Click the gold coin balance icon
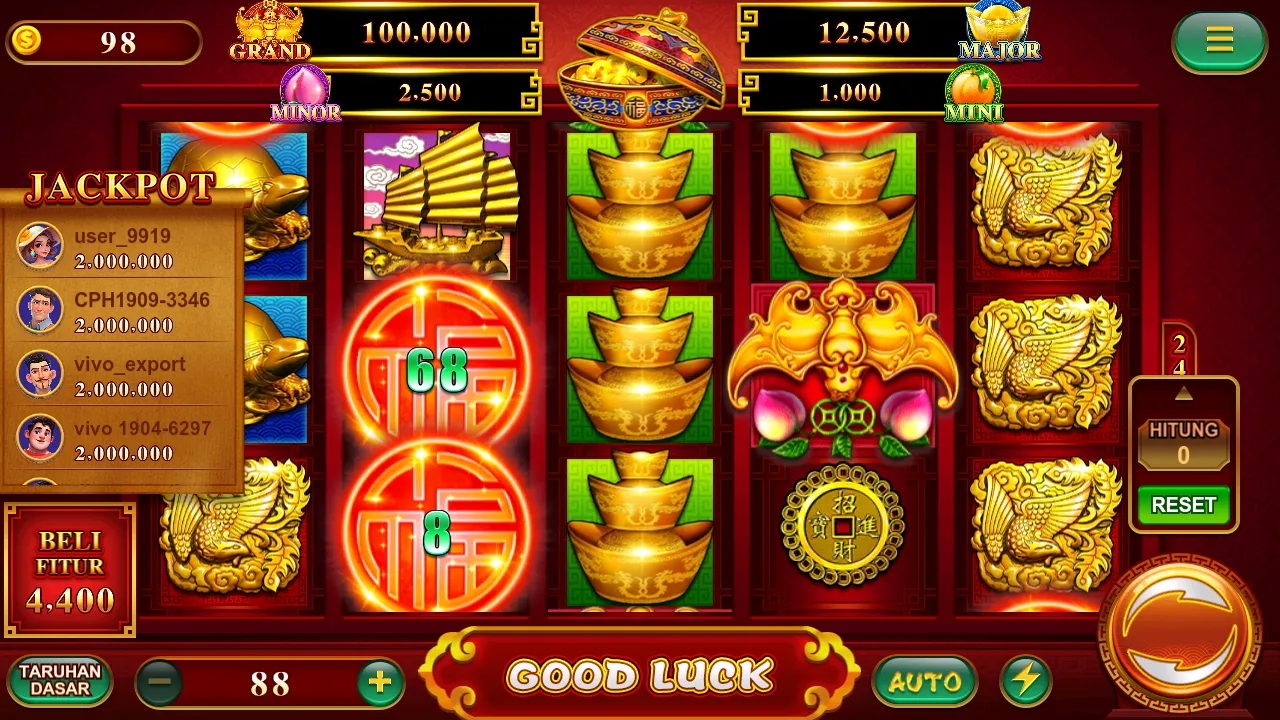Screen dimensions: 1280x720 [x=25, y=42]
